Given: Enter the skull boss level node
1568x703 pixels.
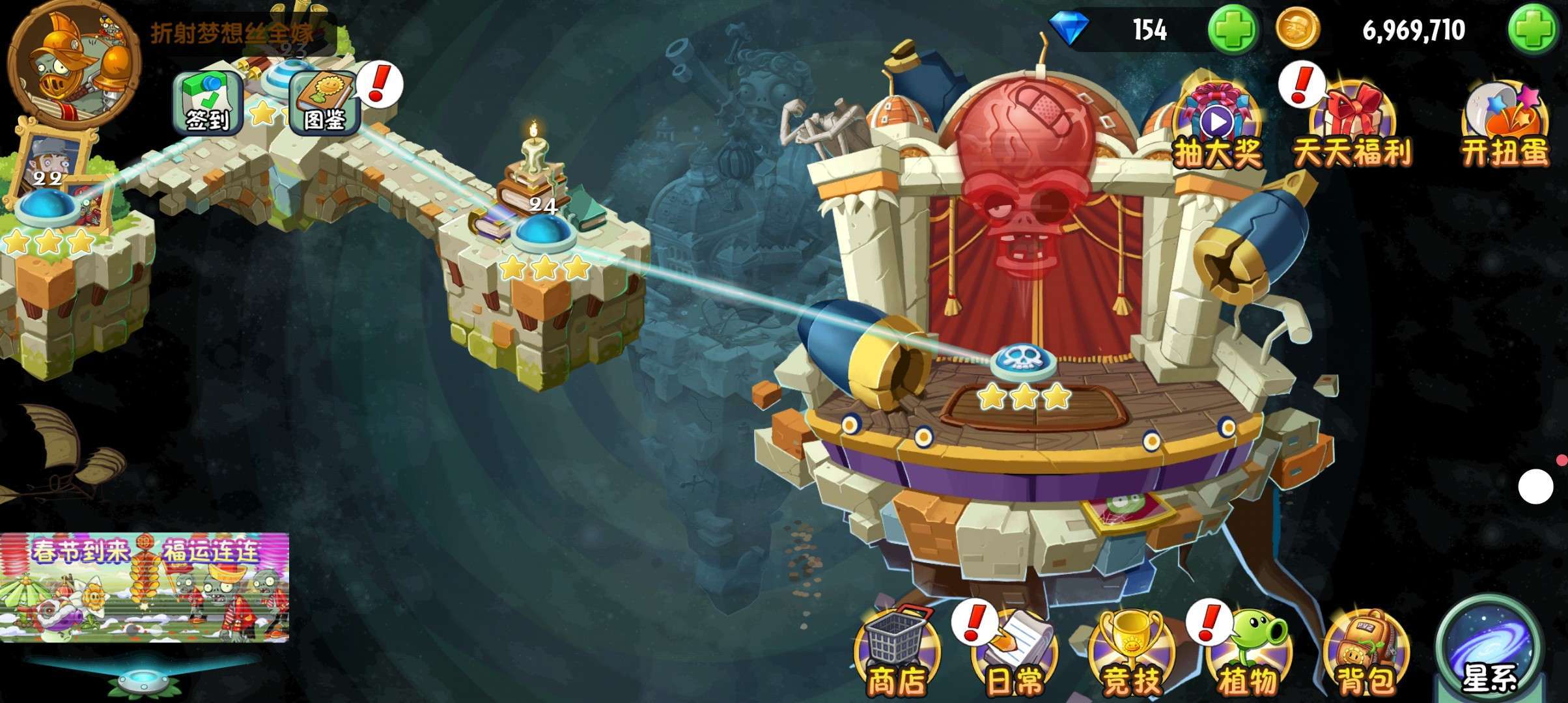Looking at the screenshot, I should coord(1022,361).
